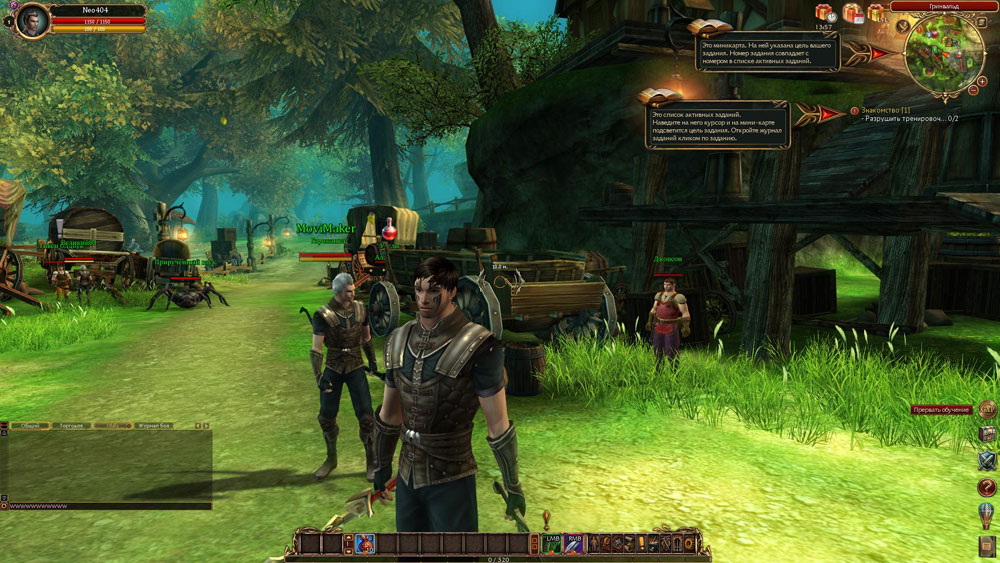Select Neo404 player portrait
1000x563 pixels.
(x=32, y=19)
